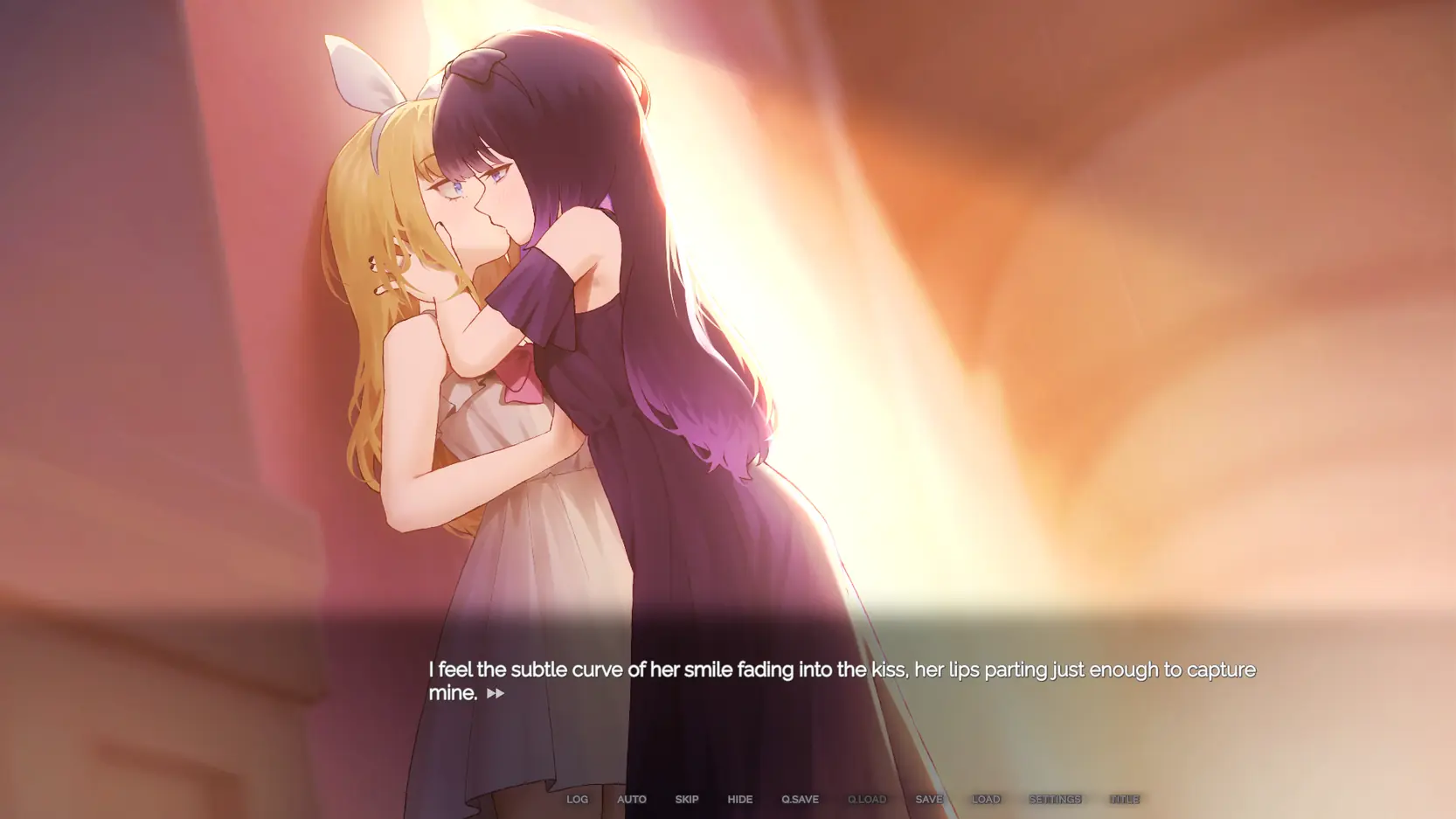Quick save using Q.SAVE

tap(800, 799)
